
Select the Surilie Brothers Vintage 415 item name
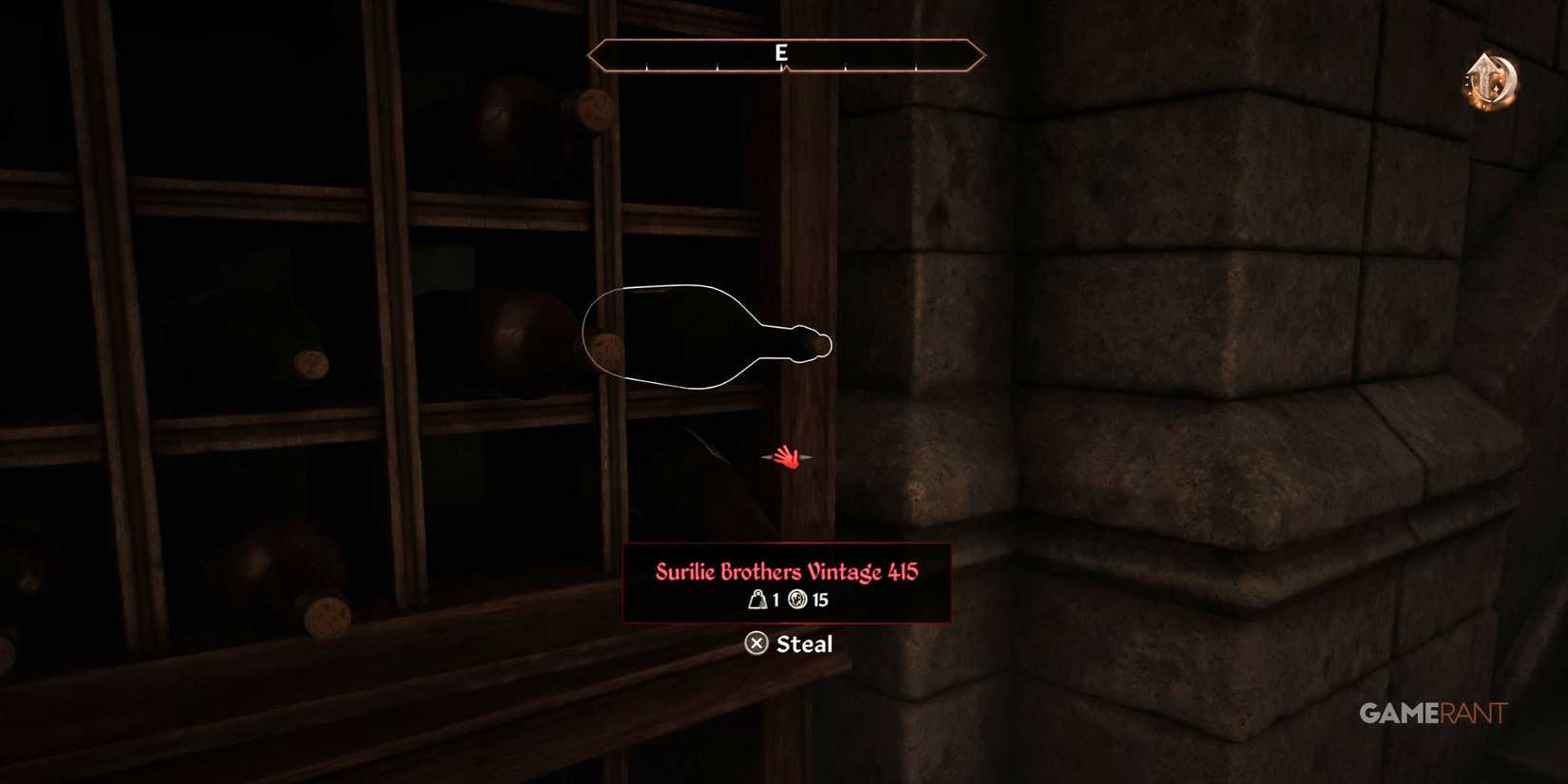point(786,571)
